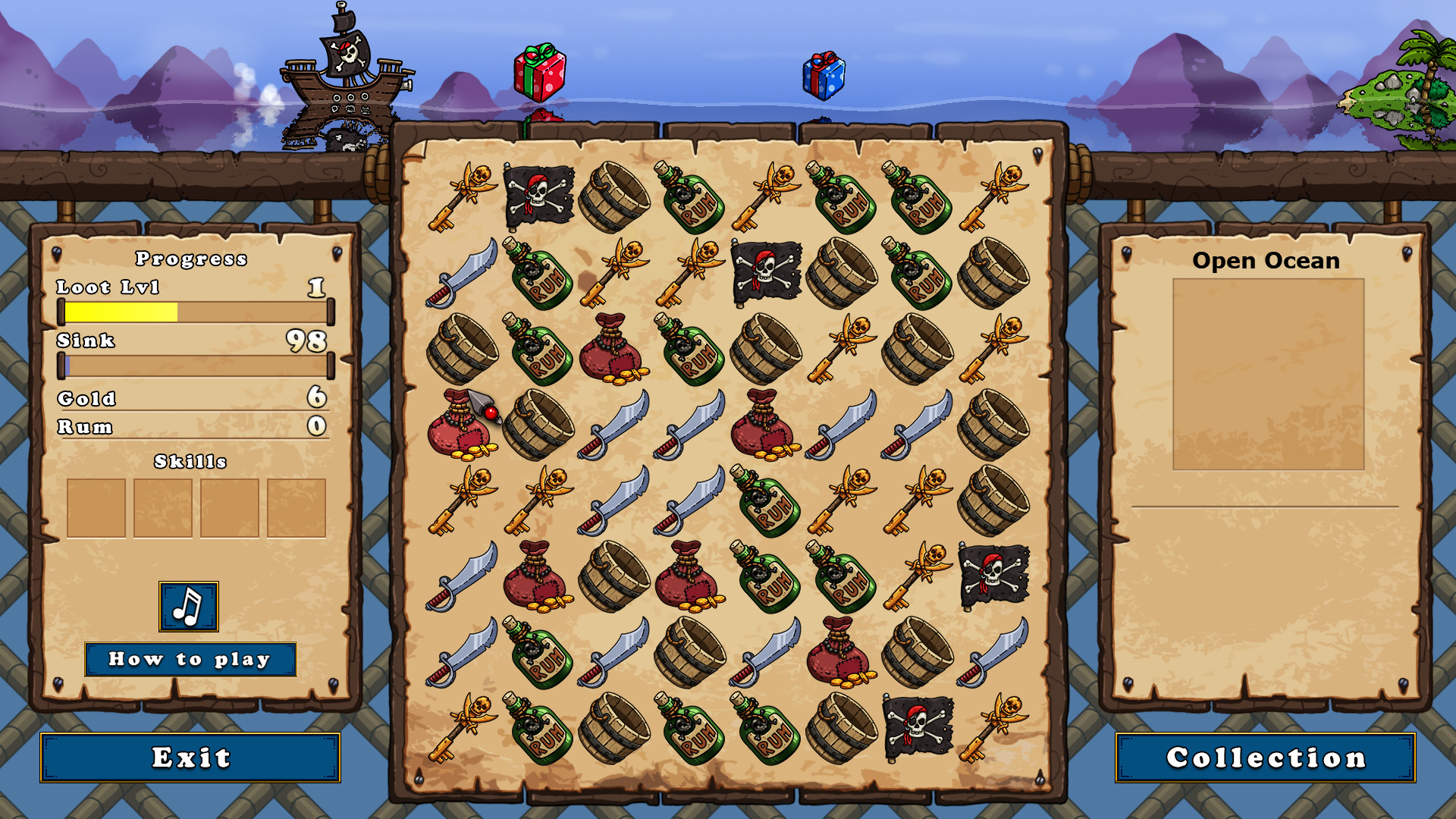Toggle the music note button
This screenshot has height=819, width=1456.
(x=188, y=606)
